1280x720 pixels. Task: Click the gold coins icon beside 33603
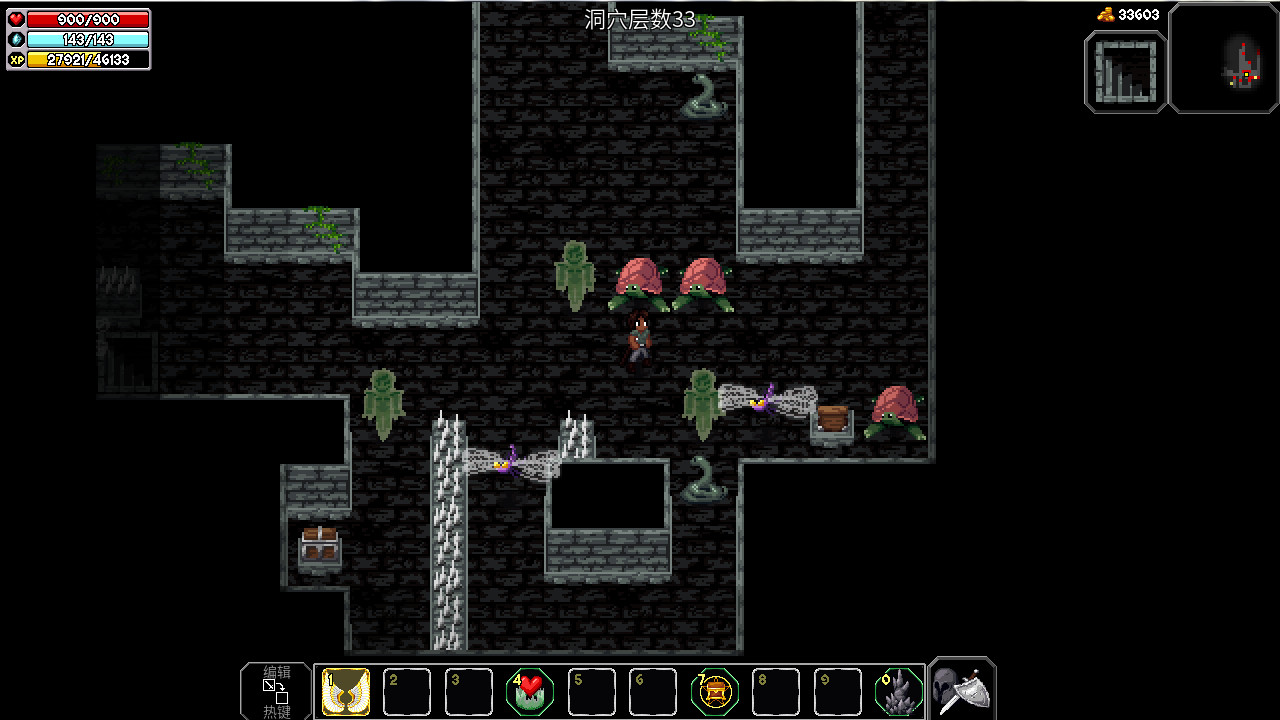1104,15
